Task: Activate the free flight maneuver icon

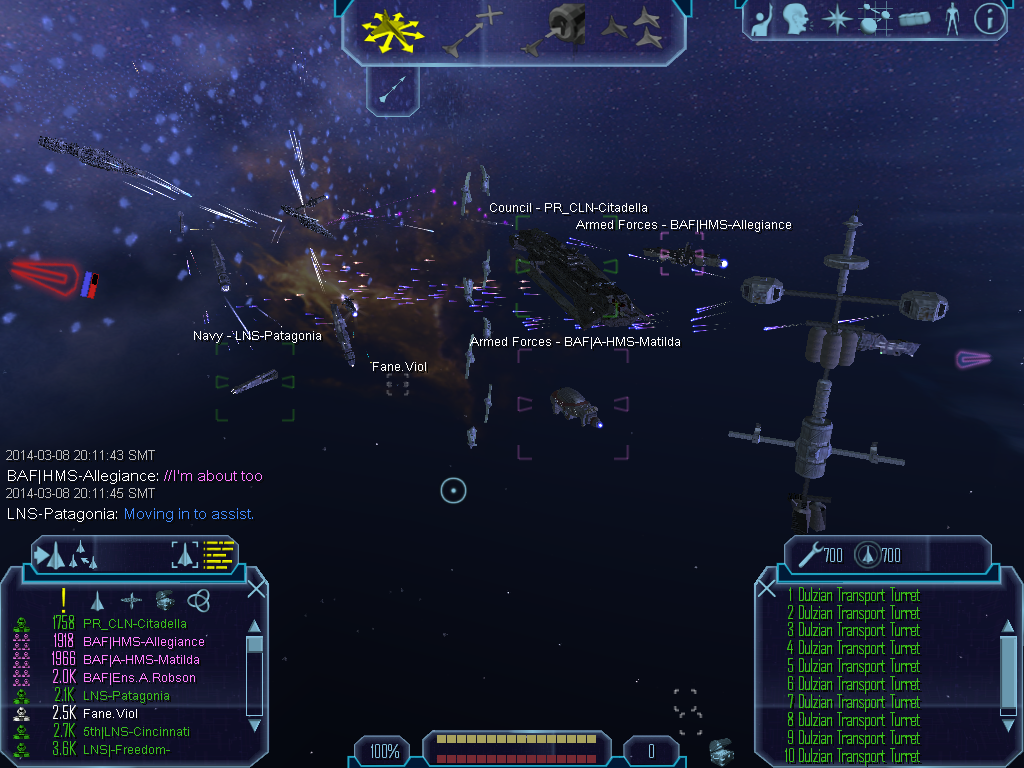Action: coord(395,29)
